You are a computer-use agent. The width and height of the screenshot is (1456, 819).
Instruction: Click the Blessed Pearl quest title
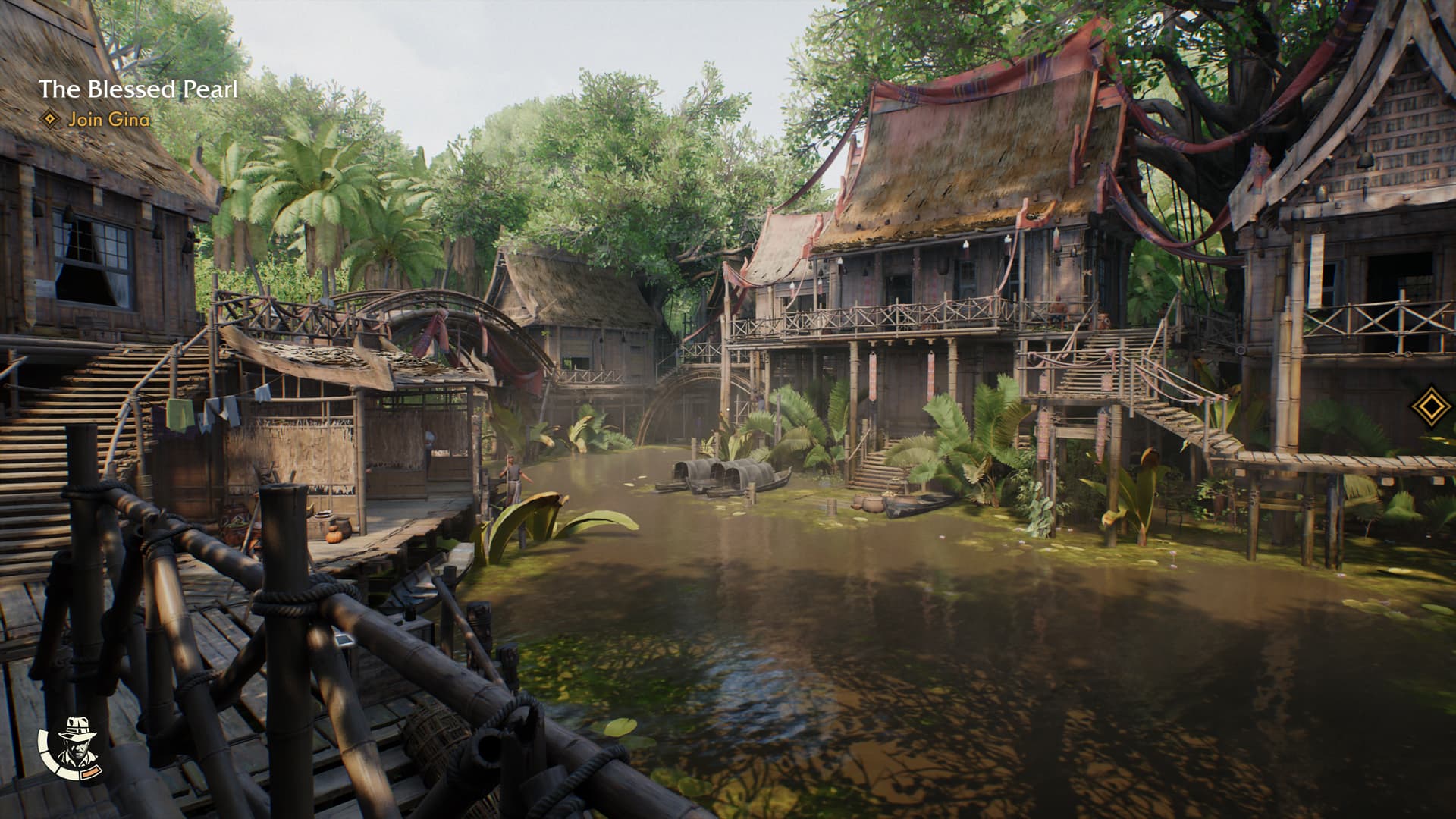138,89
